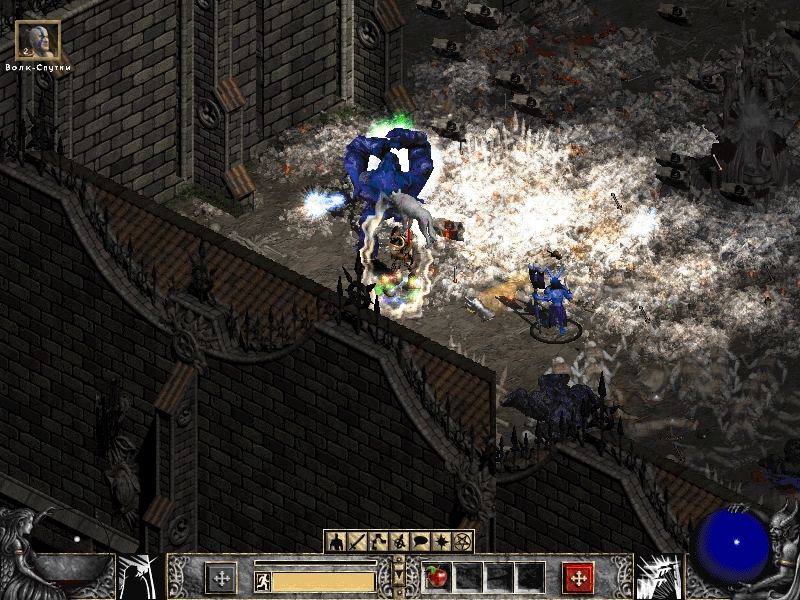Select the red right-hand skill button
800x600 pixels.
(578, 578)
